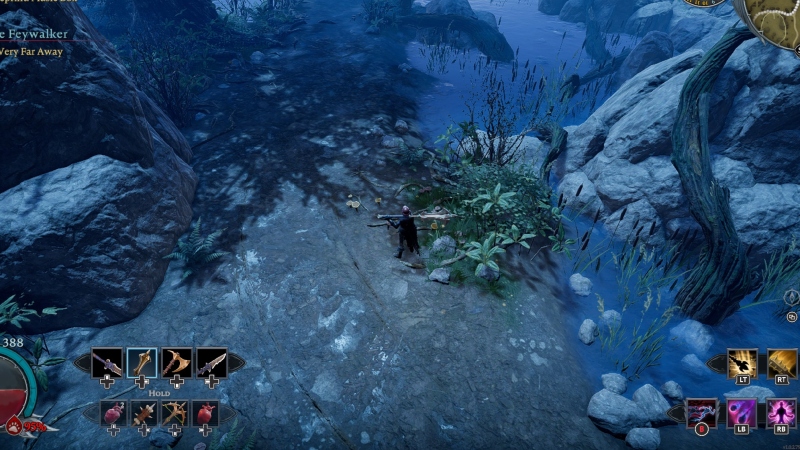
Task: Use the dark heart consumable with stack count
Action: click(112, 412)
